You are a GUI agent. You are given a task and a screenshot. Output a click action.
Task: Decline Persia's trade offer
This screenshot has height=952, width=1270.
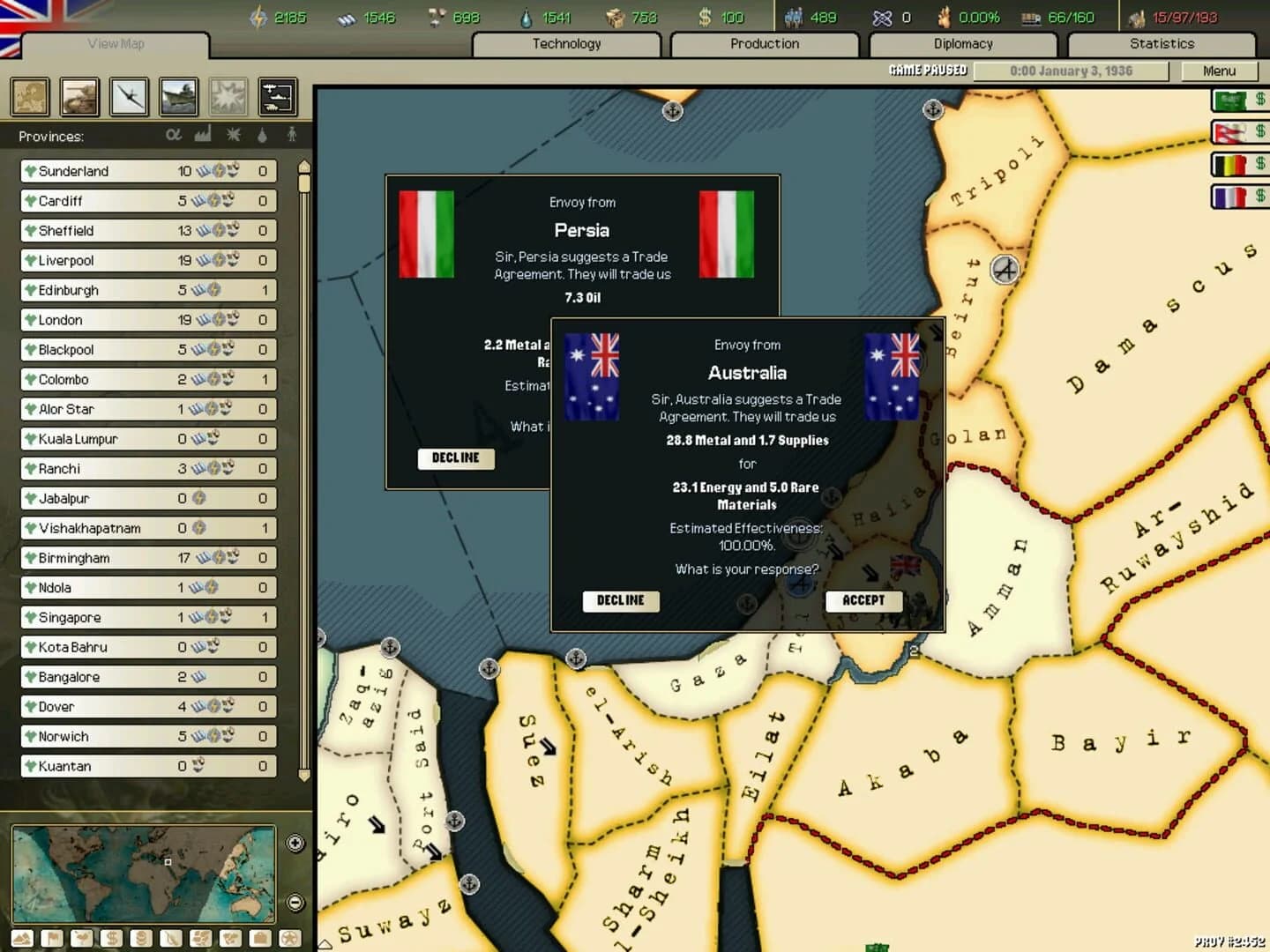point(455,458)
